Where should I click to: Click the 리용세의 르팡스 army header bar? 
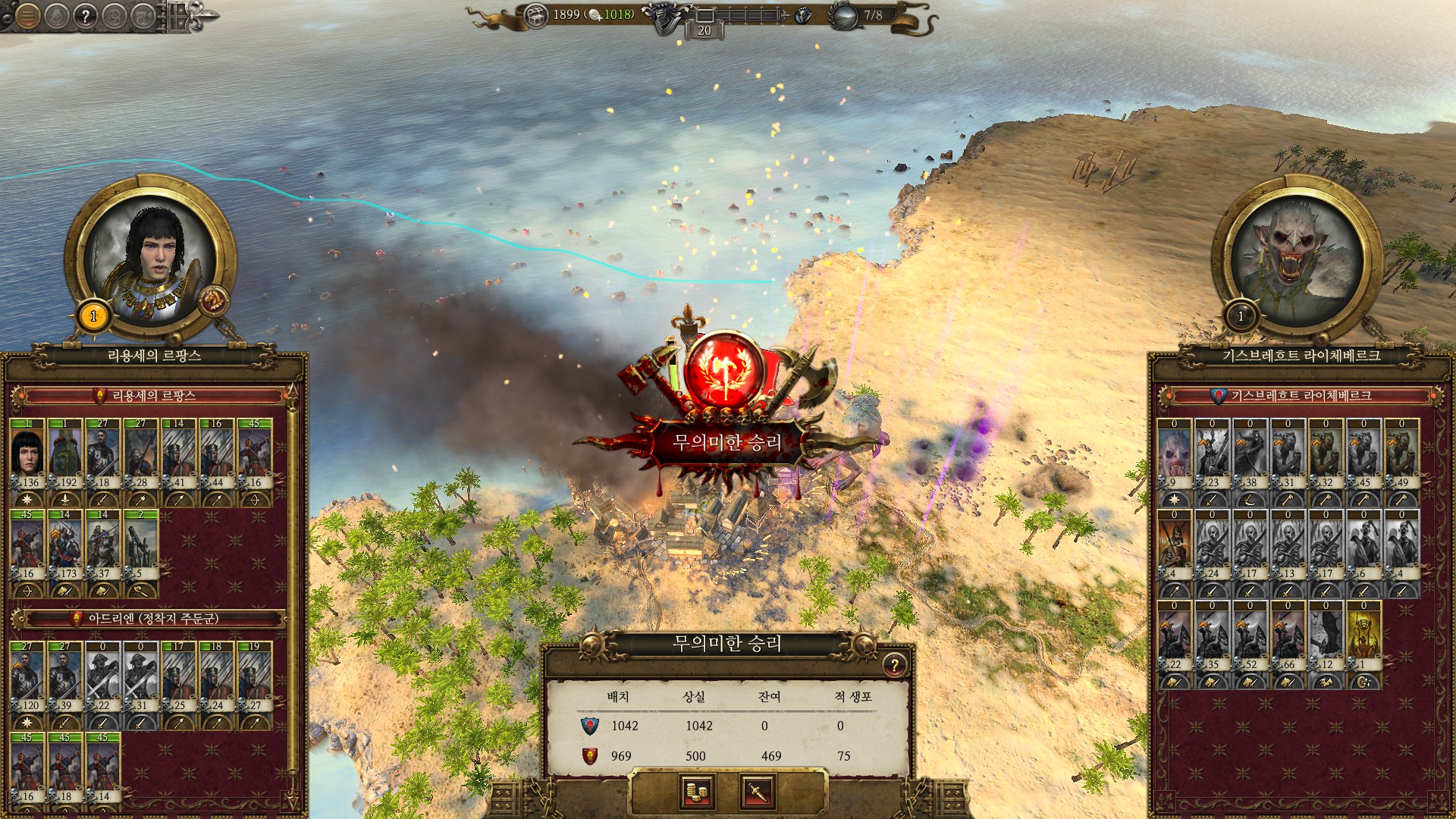[x=154, y=396]
